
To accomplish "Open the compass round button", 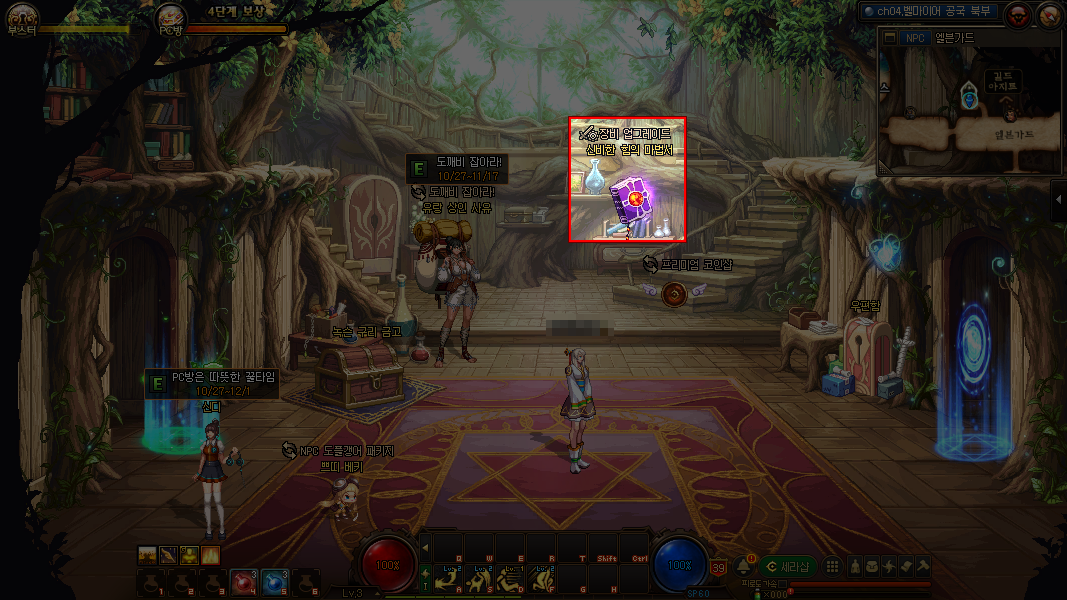I will pos(1049,14).
